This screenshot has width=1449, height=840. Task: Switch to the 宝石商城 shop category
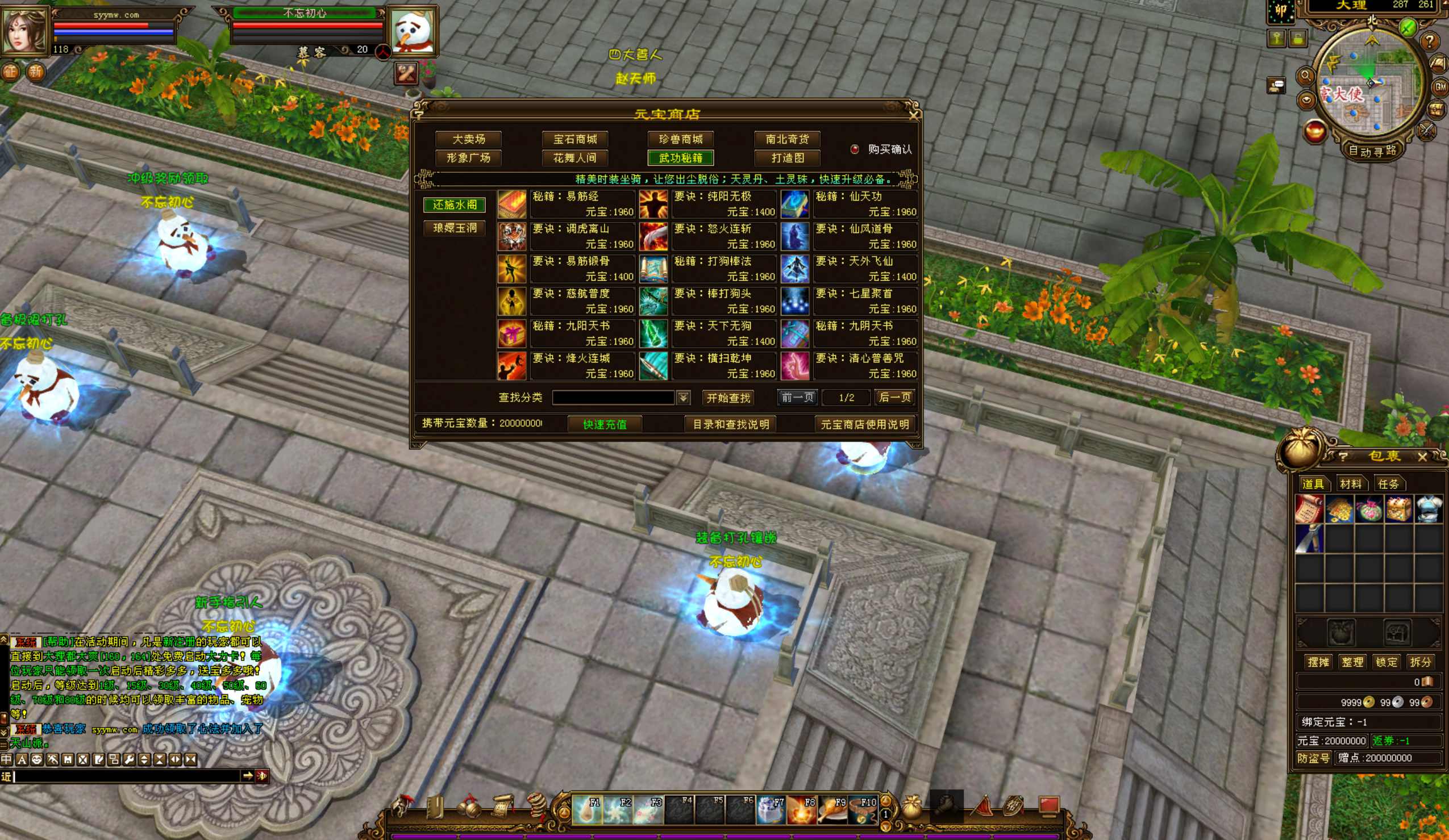574,139
